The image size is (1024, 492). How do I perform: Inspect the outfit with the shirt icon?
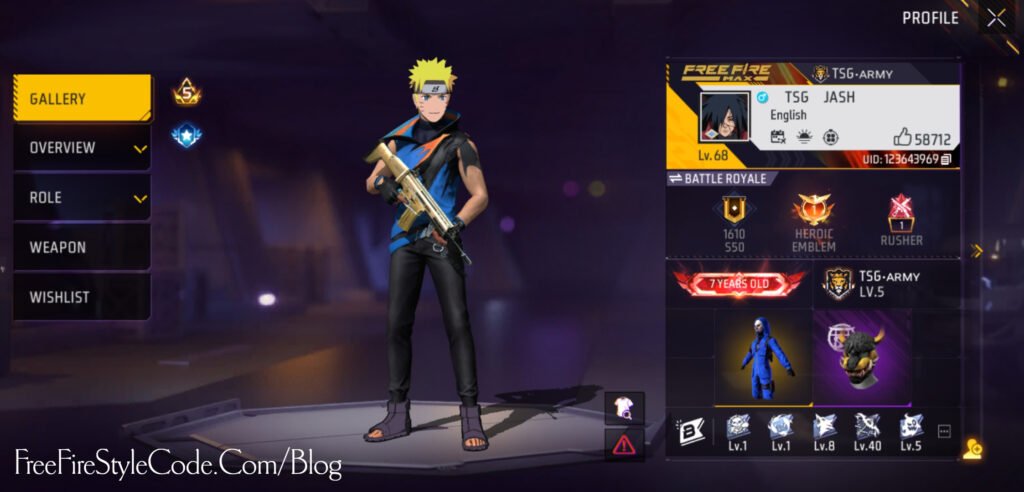coord(624,405)
